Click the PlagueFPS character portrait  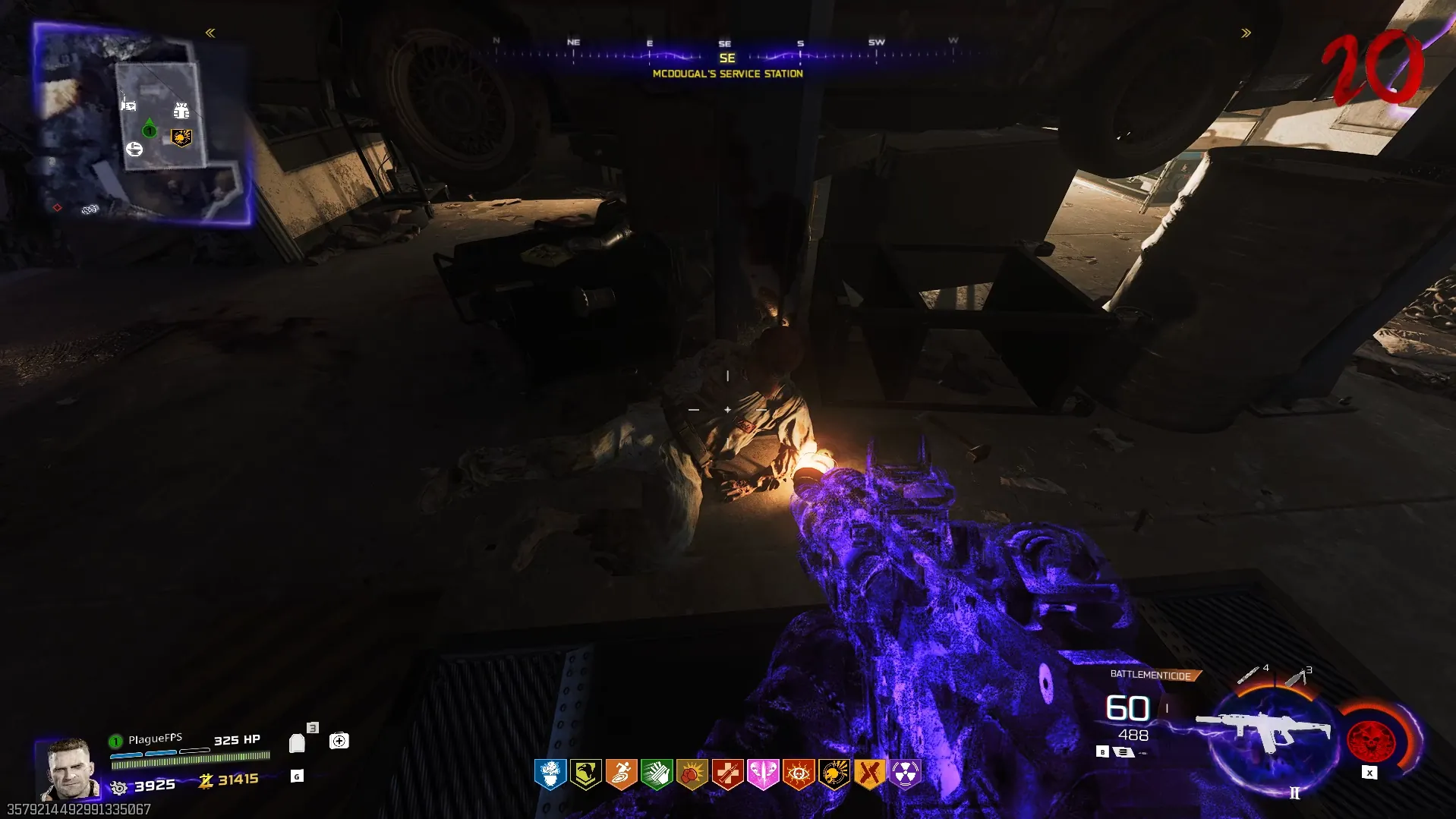point(70,769)
